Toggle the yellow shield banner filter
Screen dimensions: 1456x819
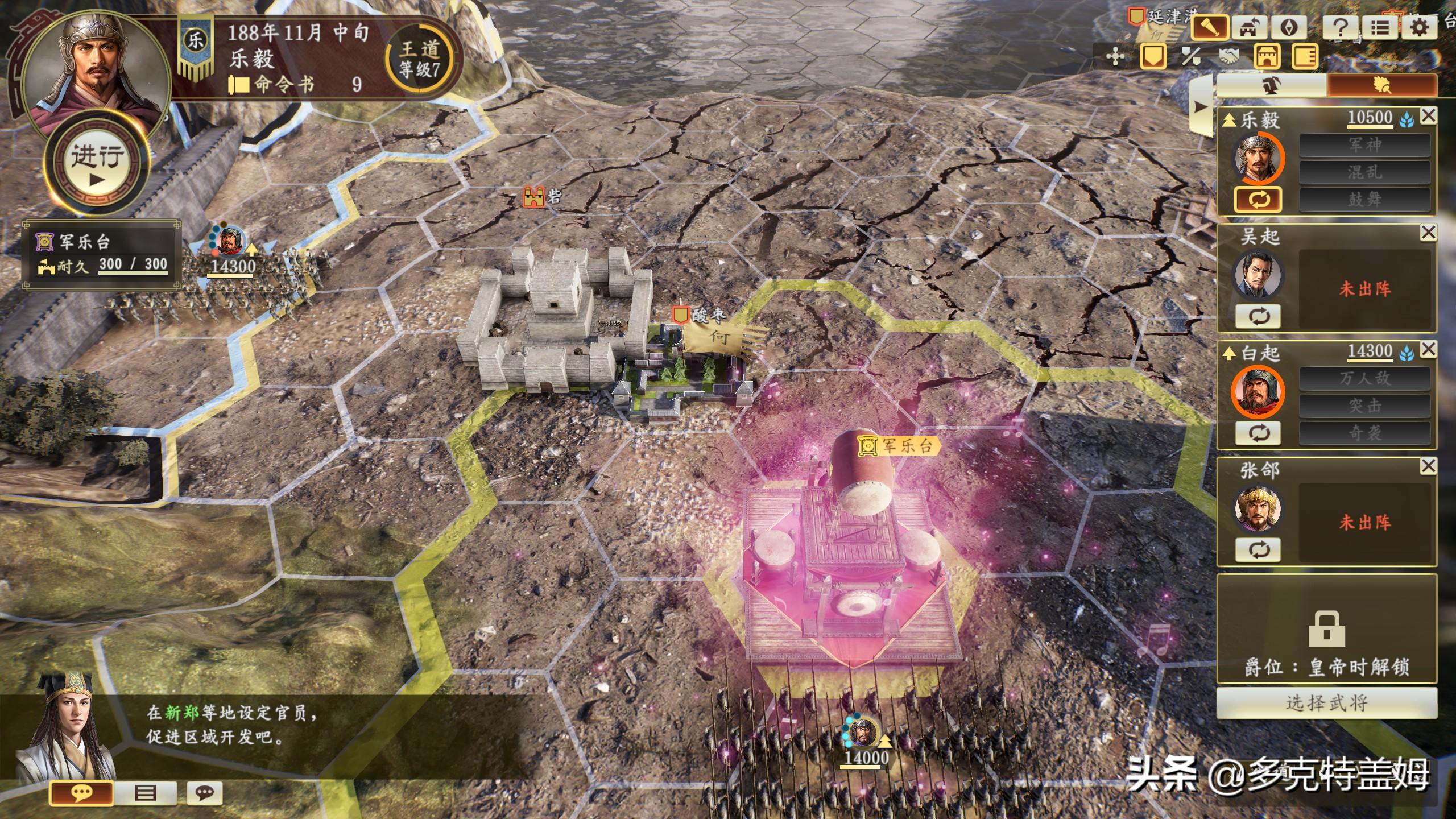(x=1153, y=57)
